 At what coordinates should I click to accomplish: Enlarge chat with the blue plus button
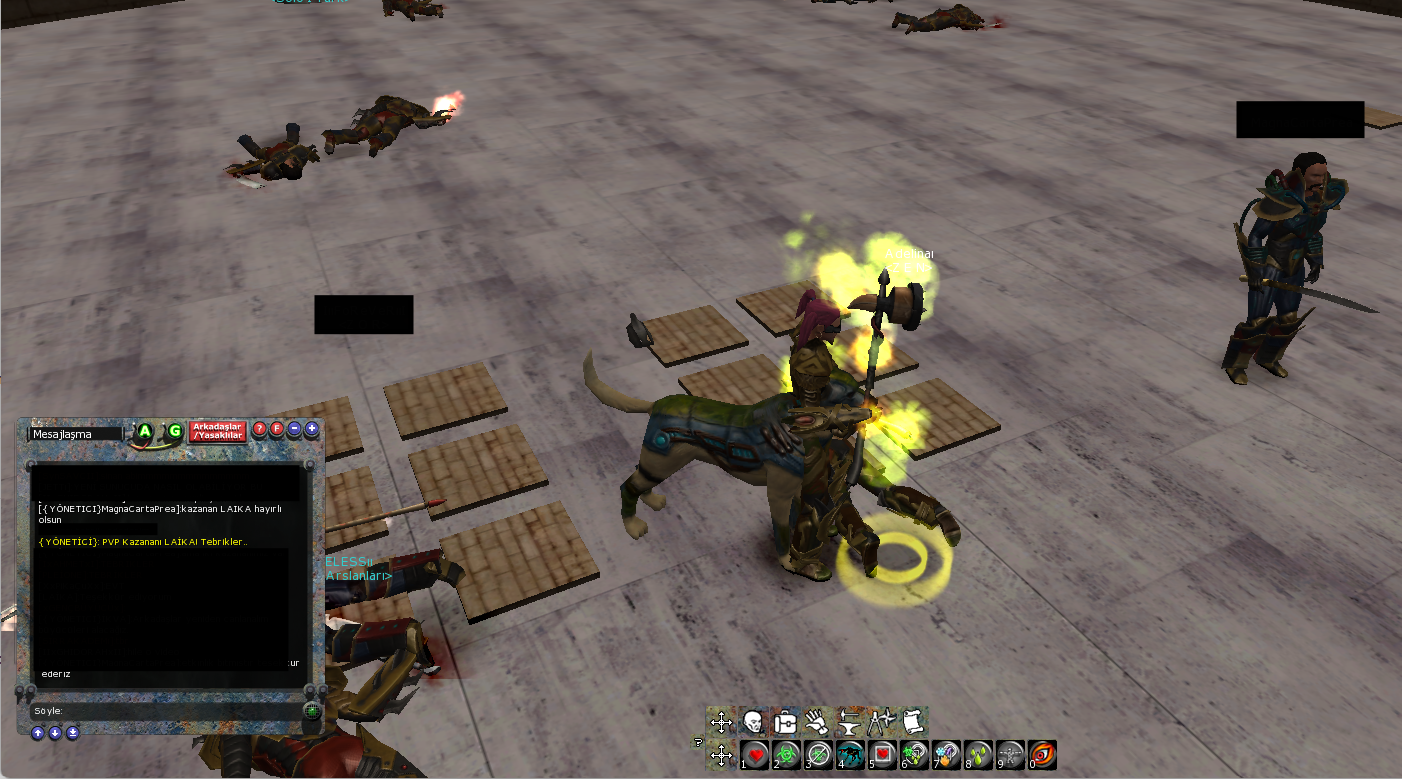[x=312, y=430]
